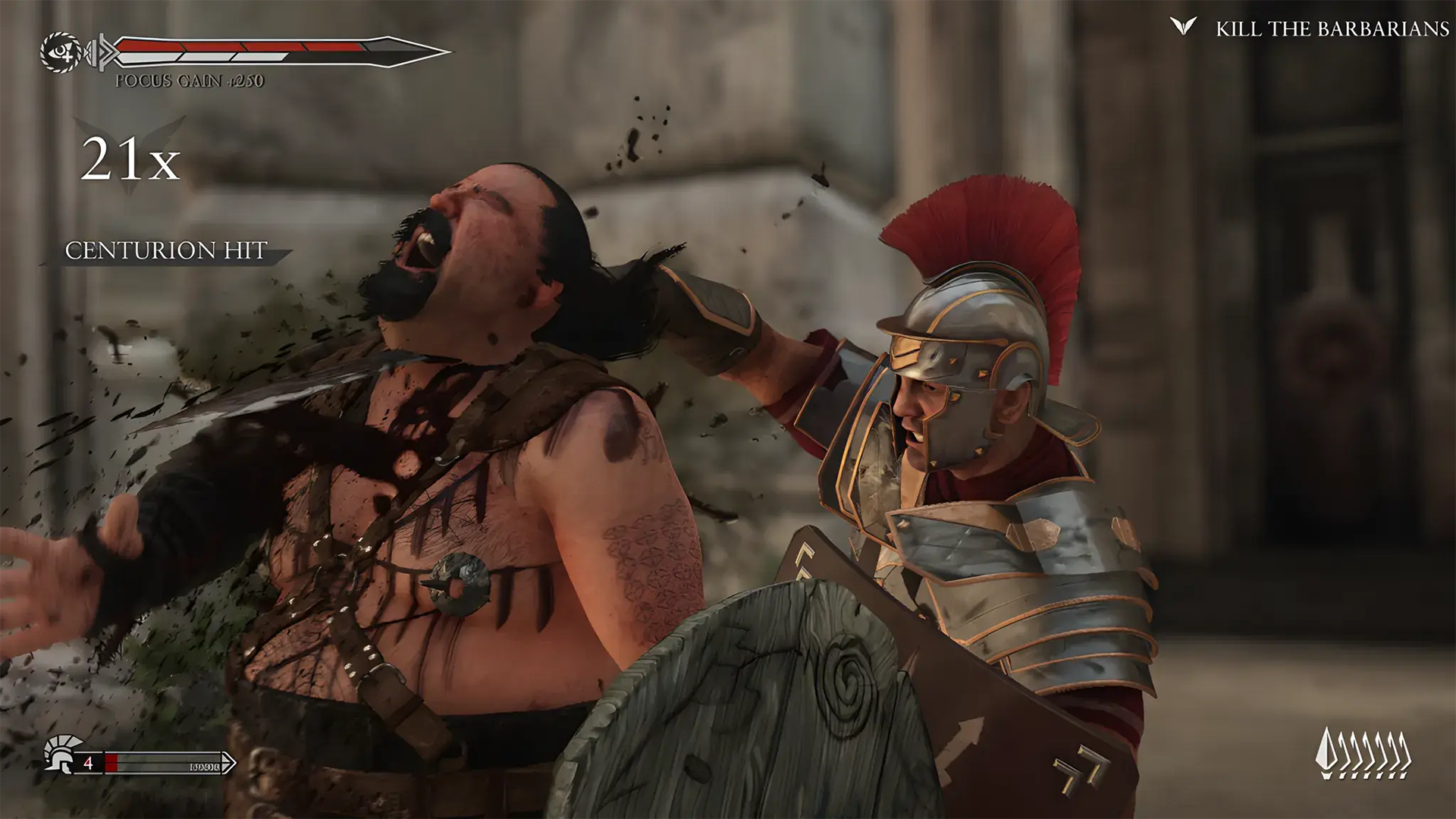Click the centurion helmet rank icon
This screenshot has height=819, width=1456.
[x=58, y=754]
